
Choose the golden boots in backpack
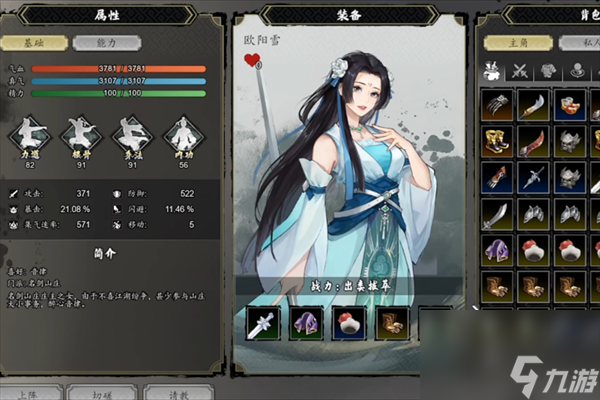(x=497, y=141)
